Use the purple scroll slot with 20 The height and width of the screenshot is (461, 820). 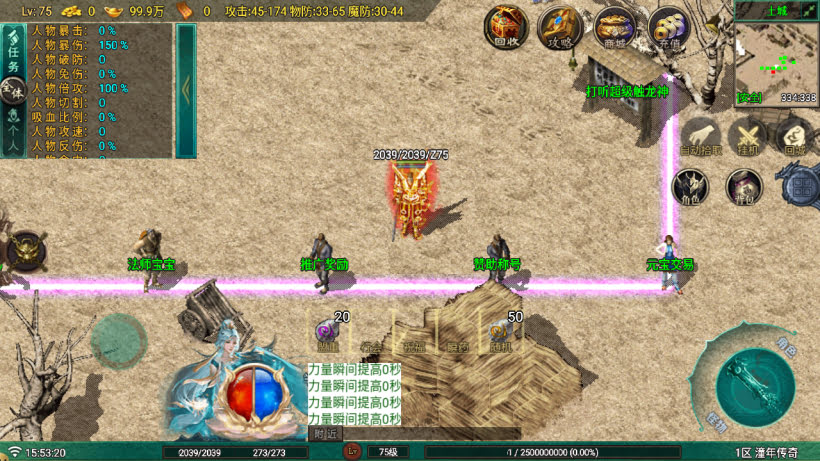pyautogui.click(x=329, y=333)
